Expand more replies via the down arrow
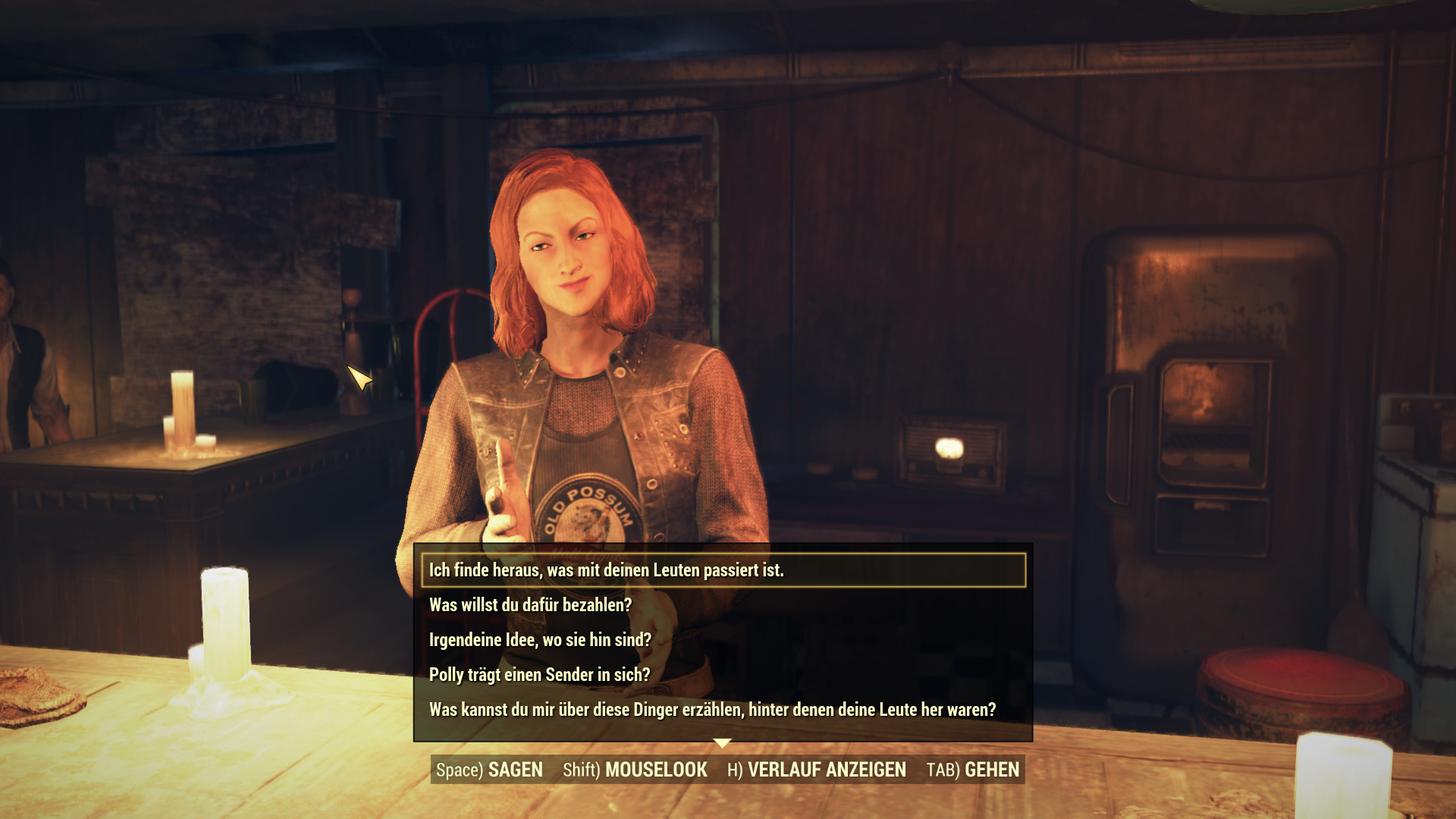This screenshot has width=1456, height=819. point(722,741)
